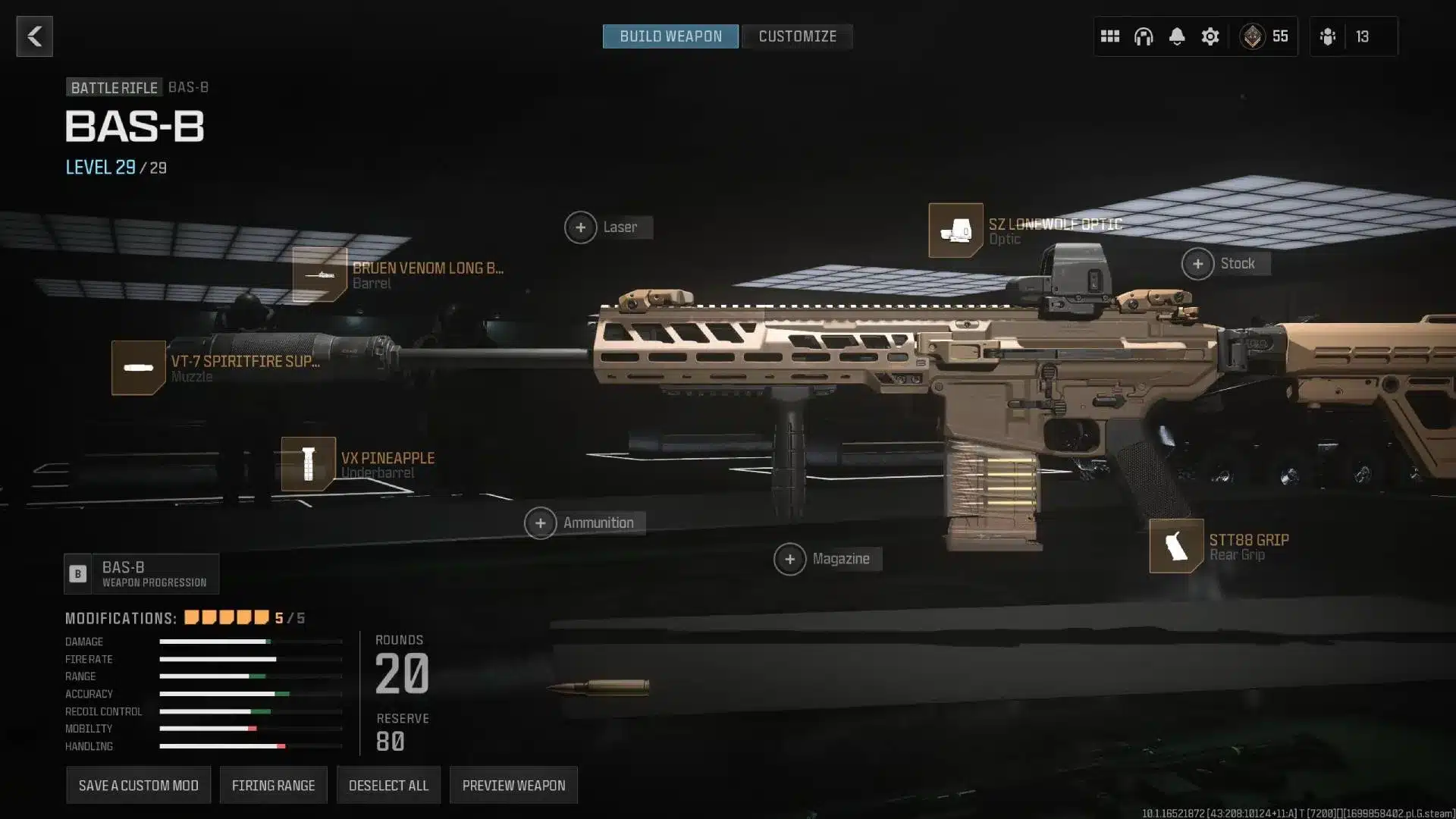Click the COD Points balance showing 55

[1265, 36]
